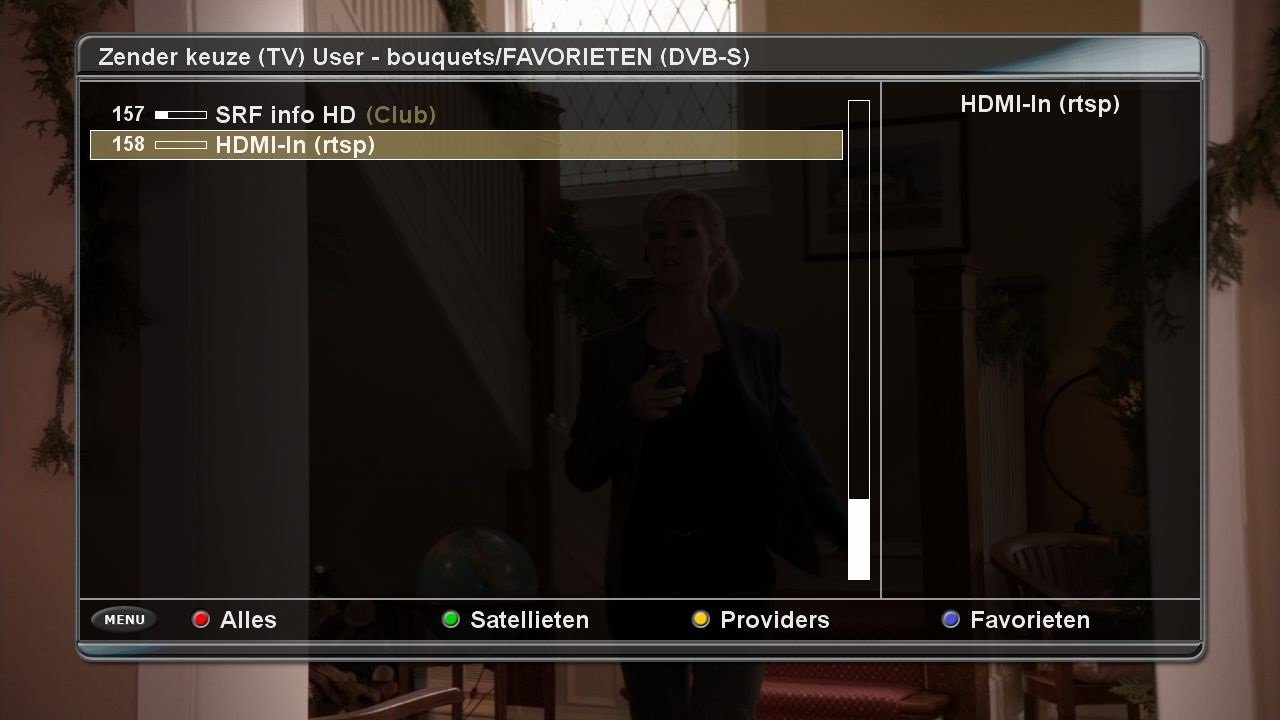Viewport: 1280px width, 720px height.
Task: Select channel 157 SRF info HD
Action: (282, 114)
